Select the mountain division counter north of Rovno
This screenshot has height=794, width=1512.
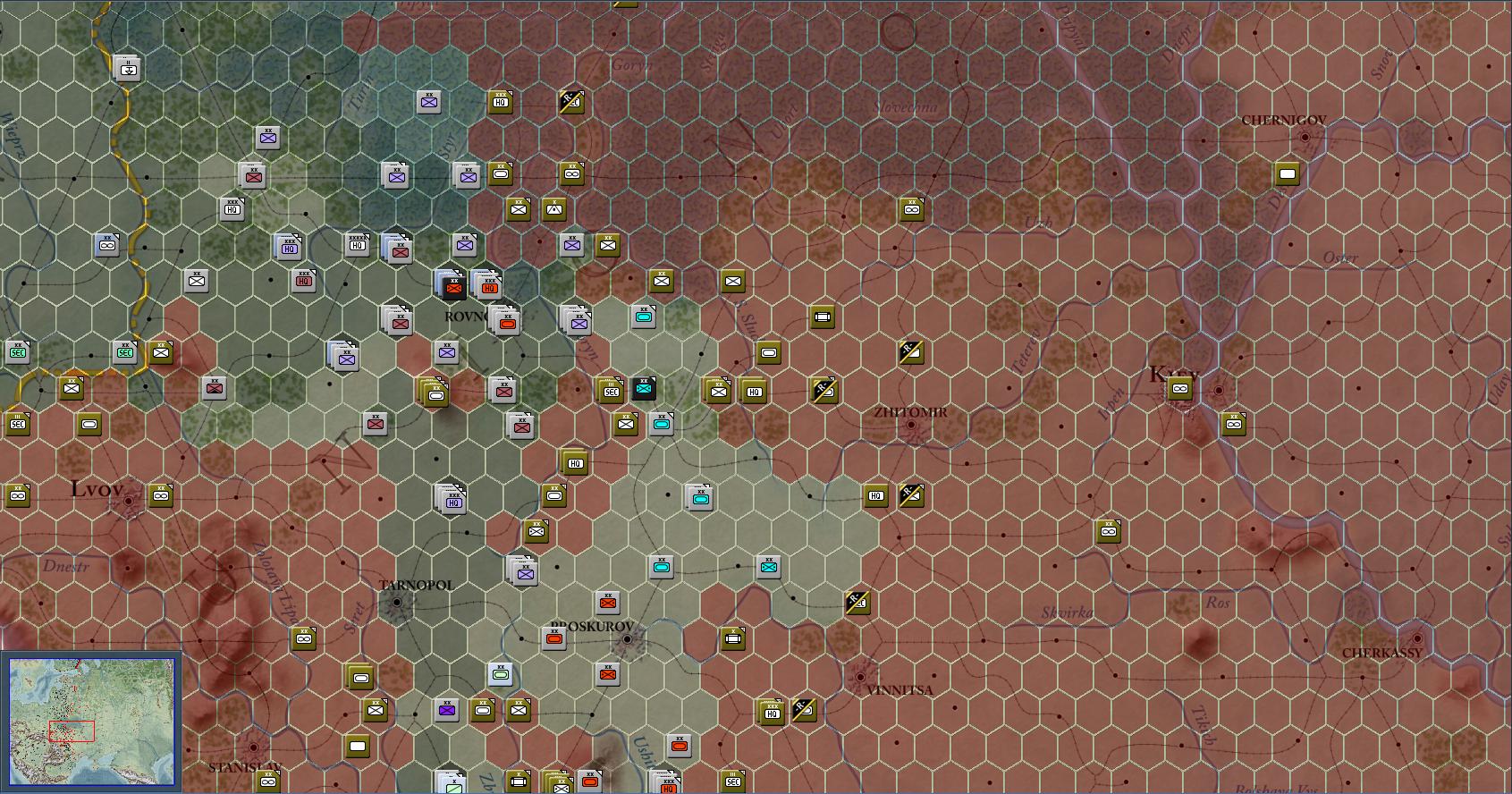(553, 209)
